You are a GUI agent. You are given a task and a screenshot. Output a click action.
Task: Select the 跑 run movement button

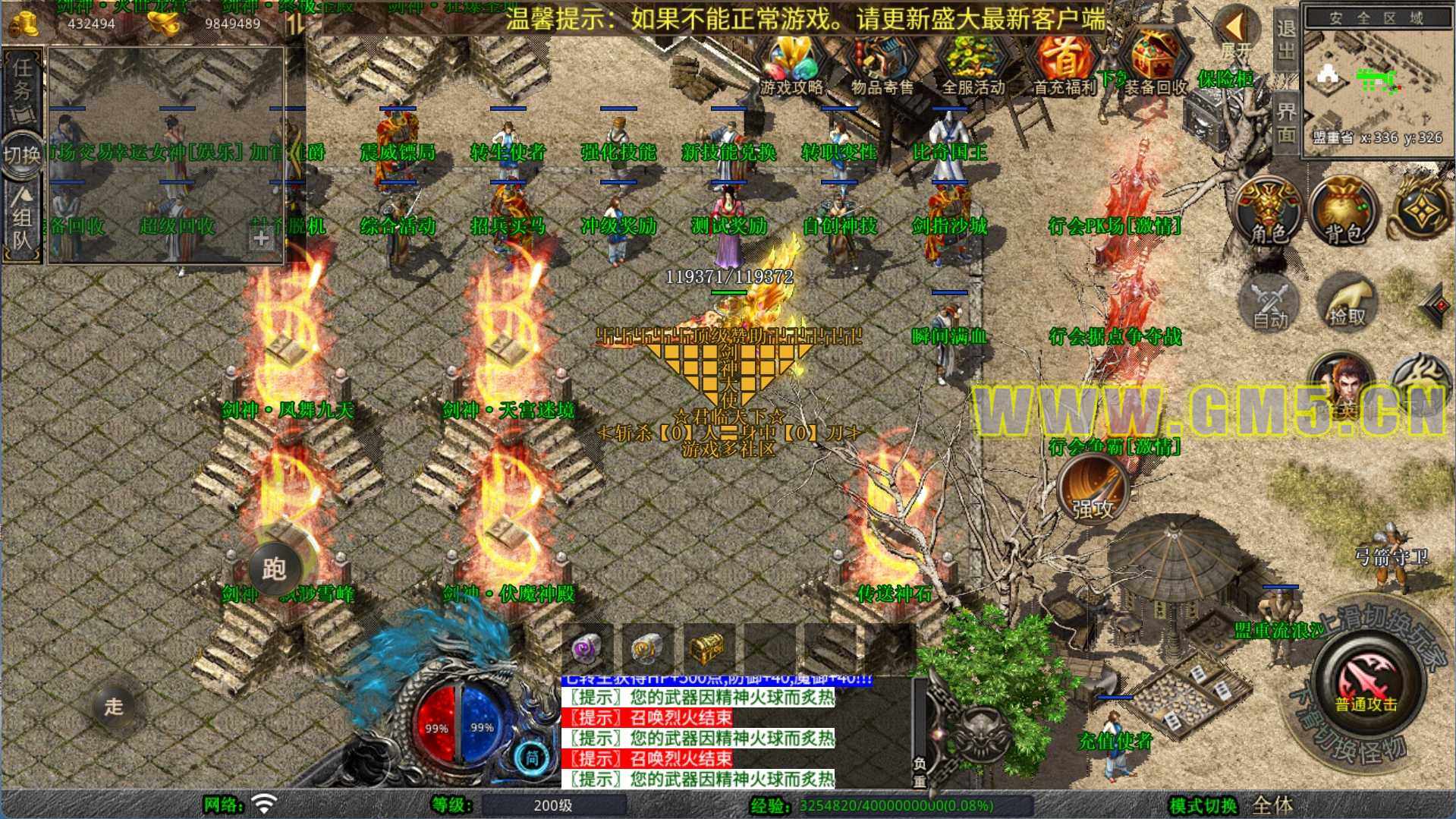point(274,568)
